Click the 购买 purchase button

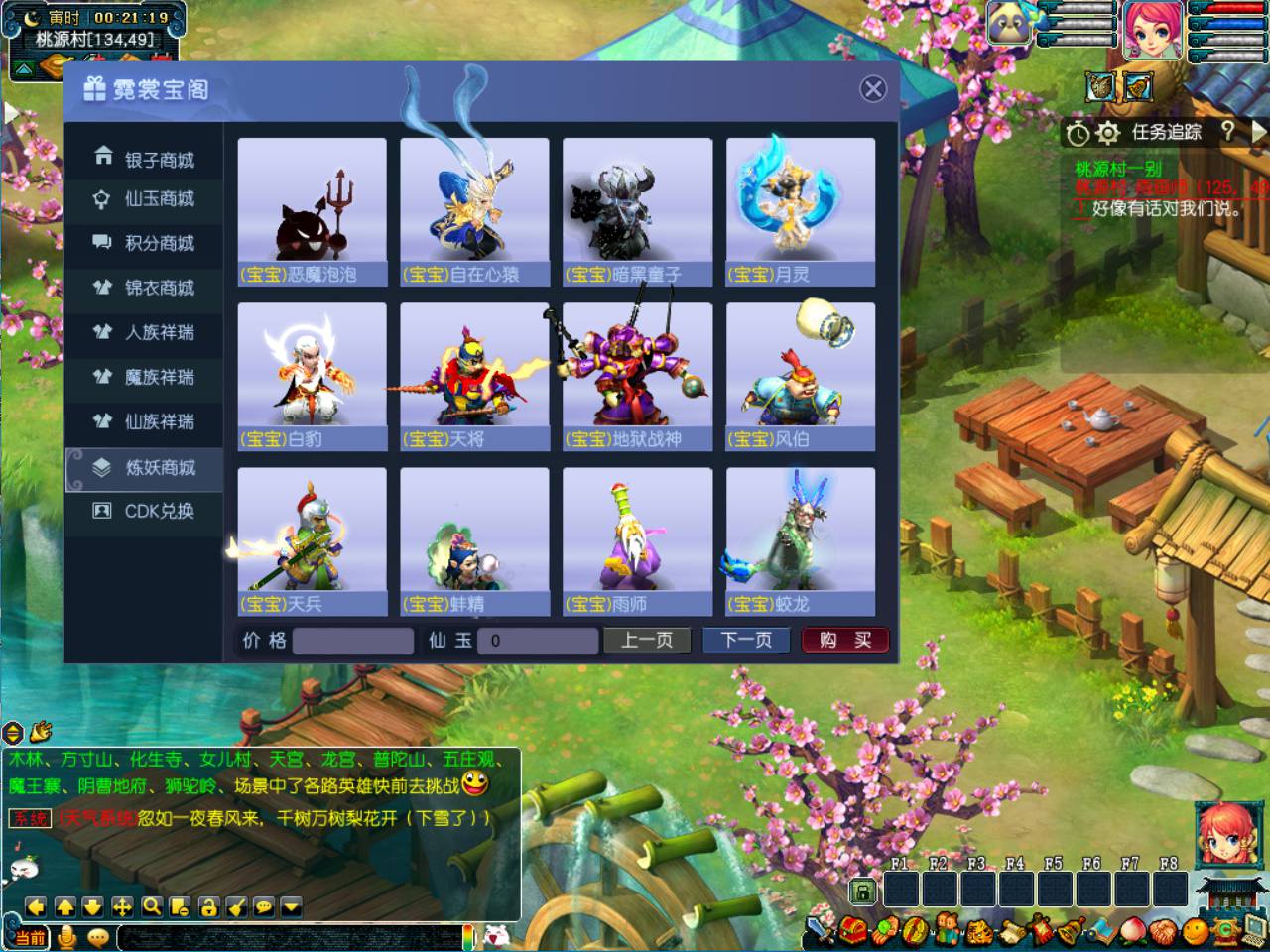[844, 641]
